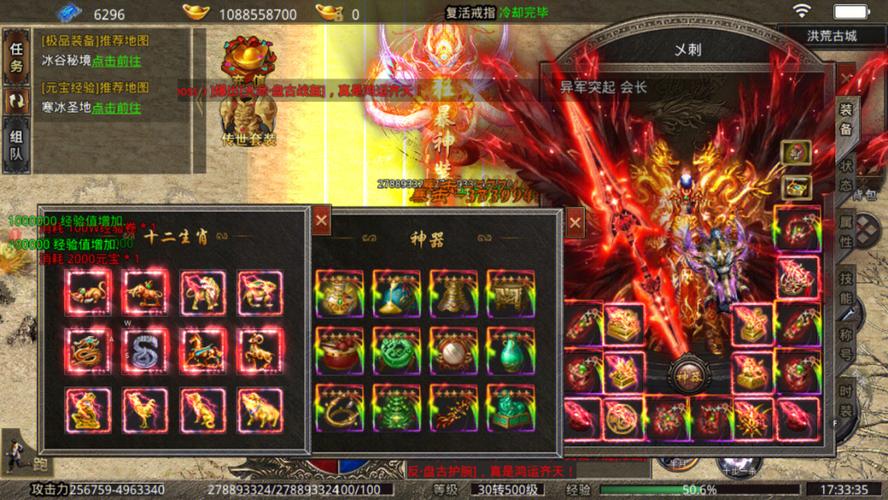The image size is (888, 500).
Task: Choose the green jade vase artifact
Action: 511,350
